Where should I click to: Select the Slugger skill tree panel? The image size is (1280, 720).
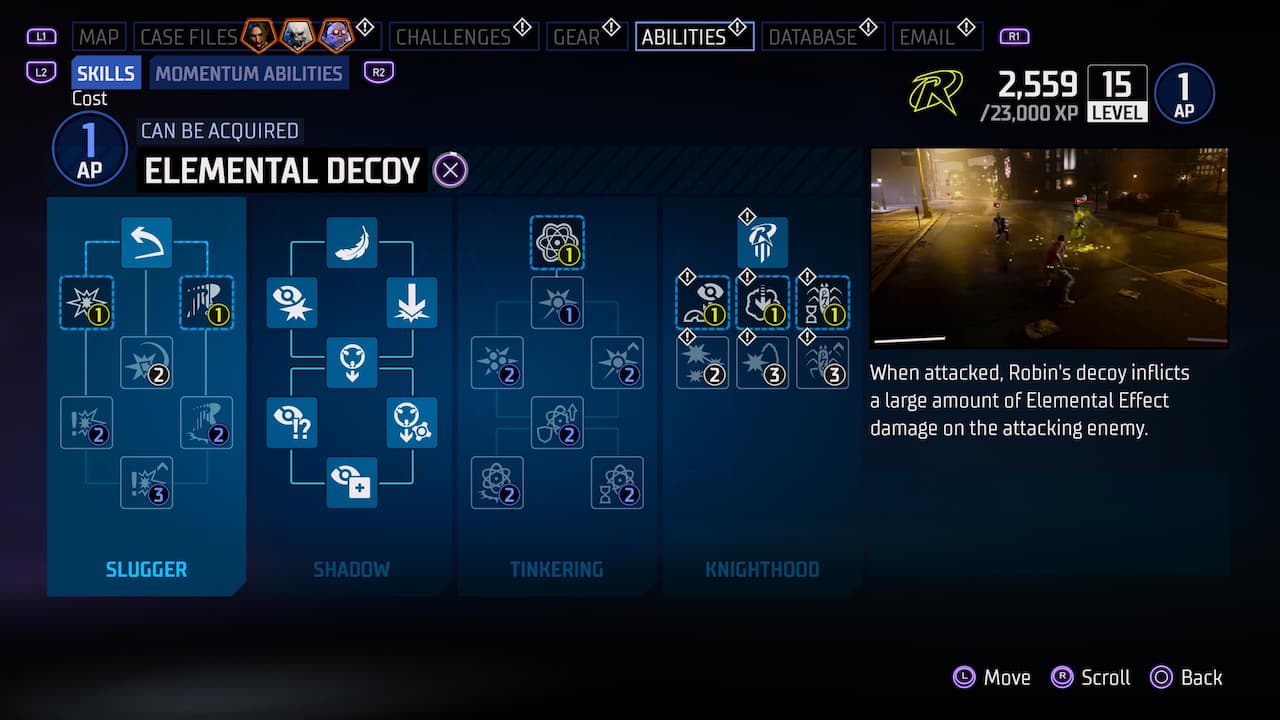(x=146, y=569)
